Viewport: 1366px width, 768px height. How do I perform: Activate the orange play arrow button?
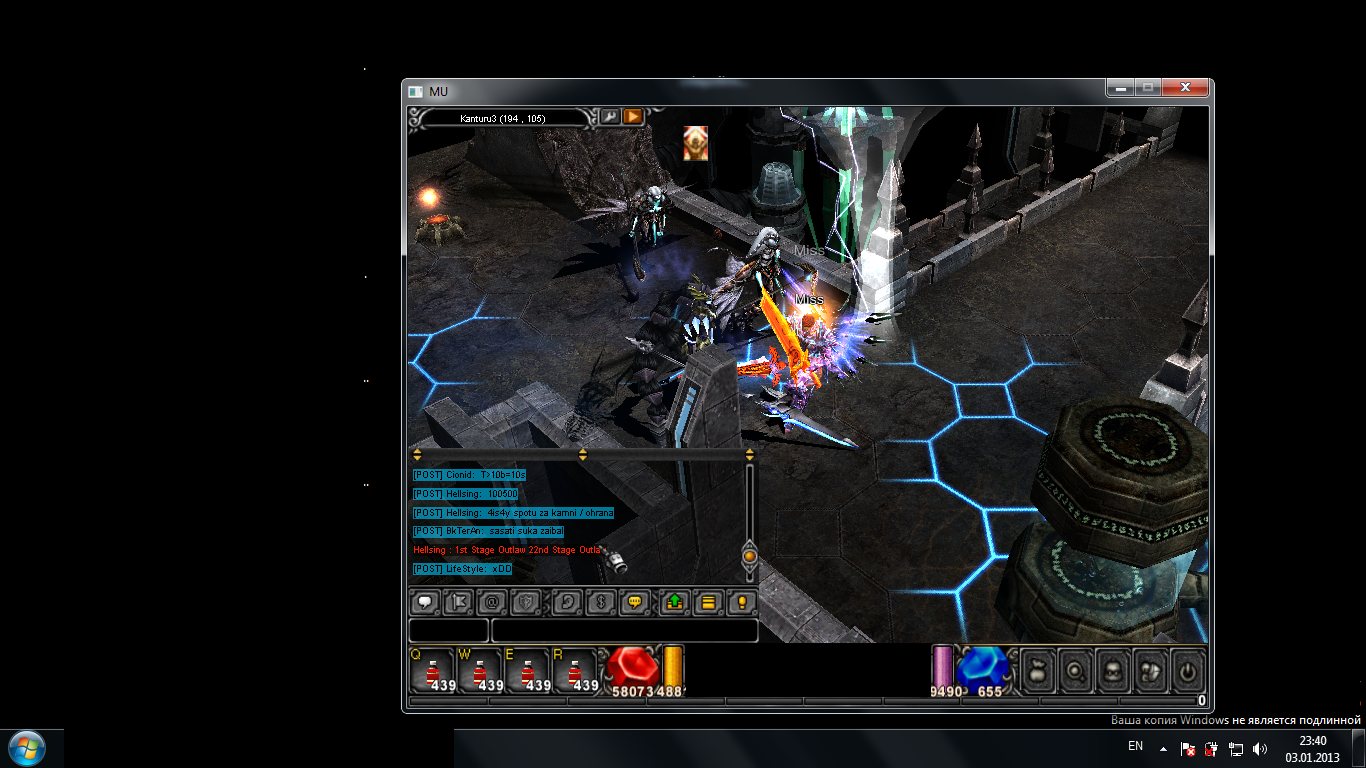point(633,116)
